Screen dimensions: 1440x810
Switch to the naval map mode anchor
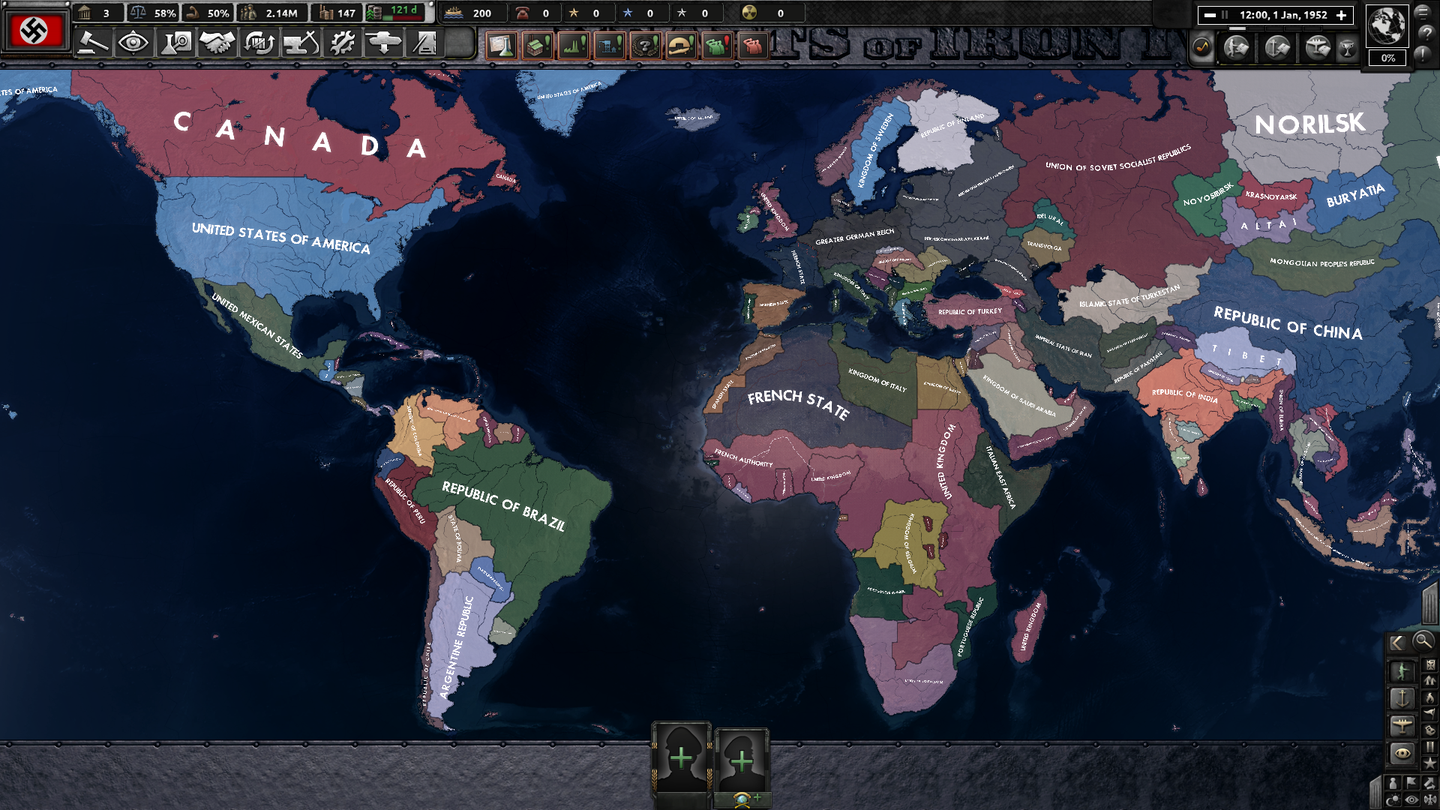click(x=1403, y=697)
